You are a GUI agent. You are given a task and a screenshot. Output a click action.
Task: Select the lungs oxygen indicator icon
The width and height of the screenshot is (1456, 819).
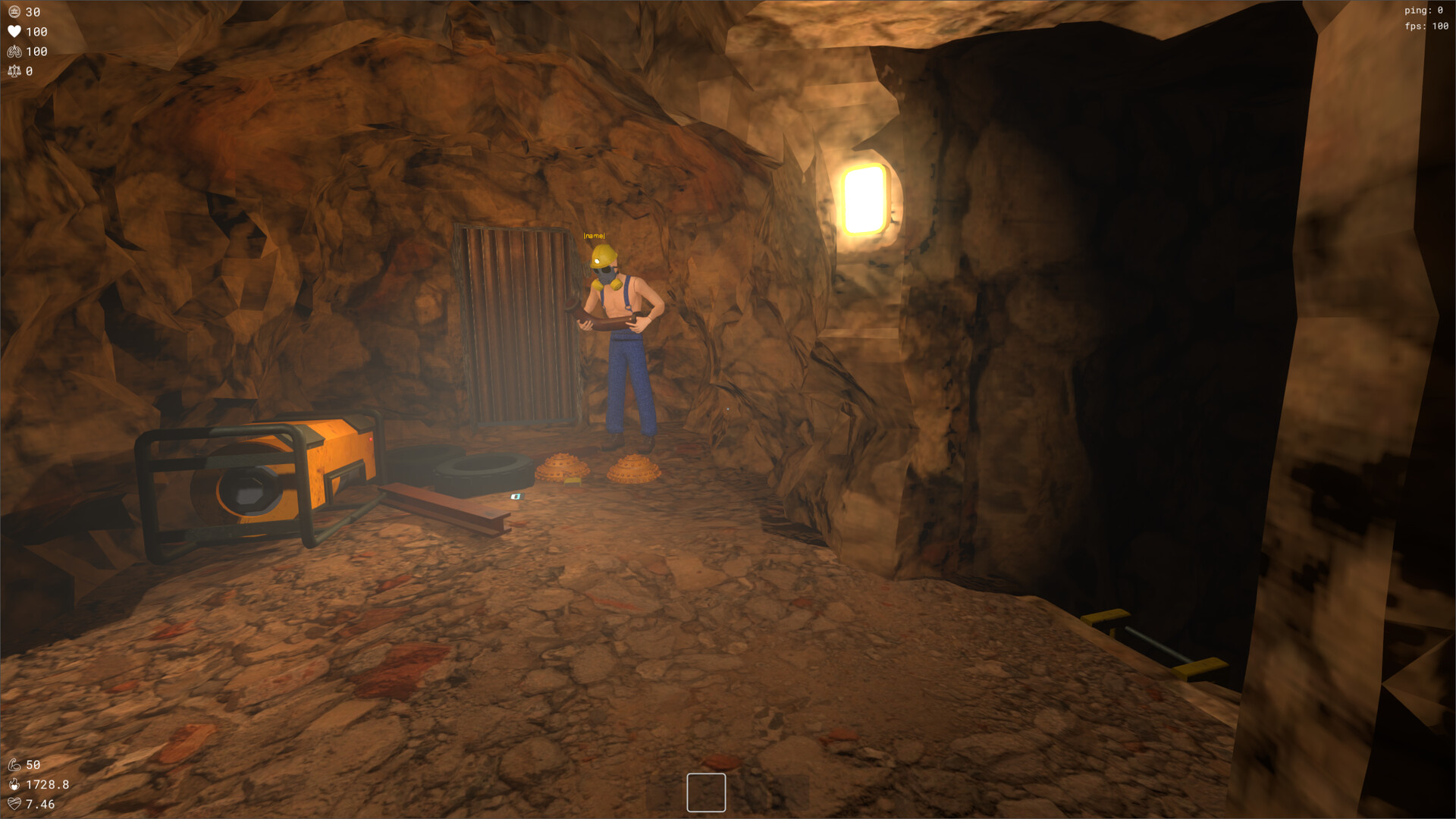pyautogui.click(x=14, y=52)
